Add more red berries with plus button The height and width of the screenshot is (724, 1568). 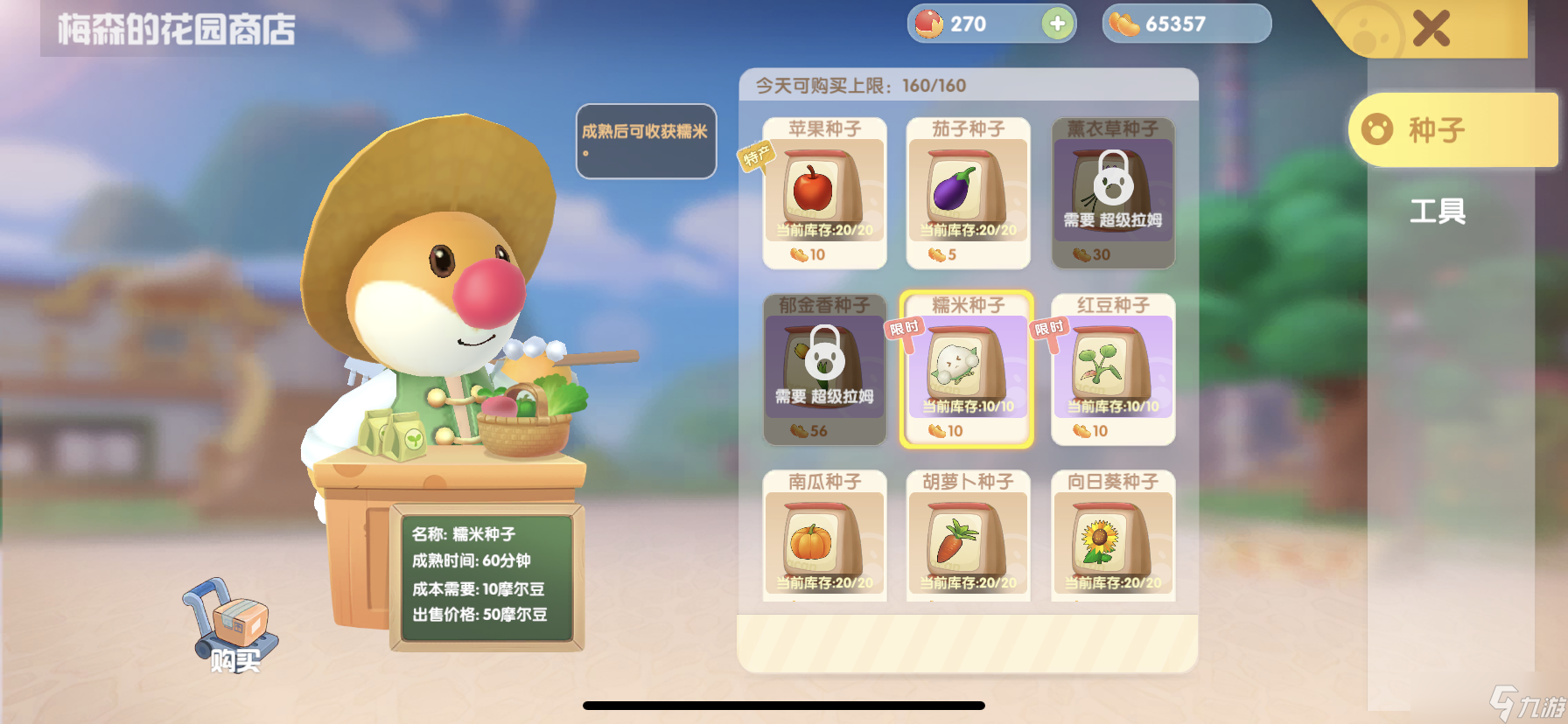point(1057,24)
